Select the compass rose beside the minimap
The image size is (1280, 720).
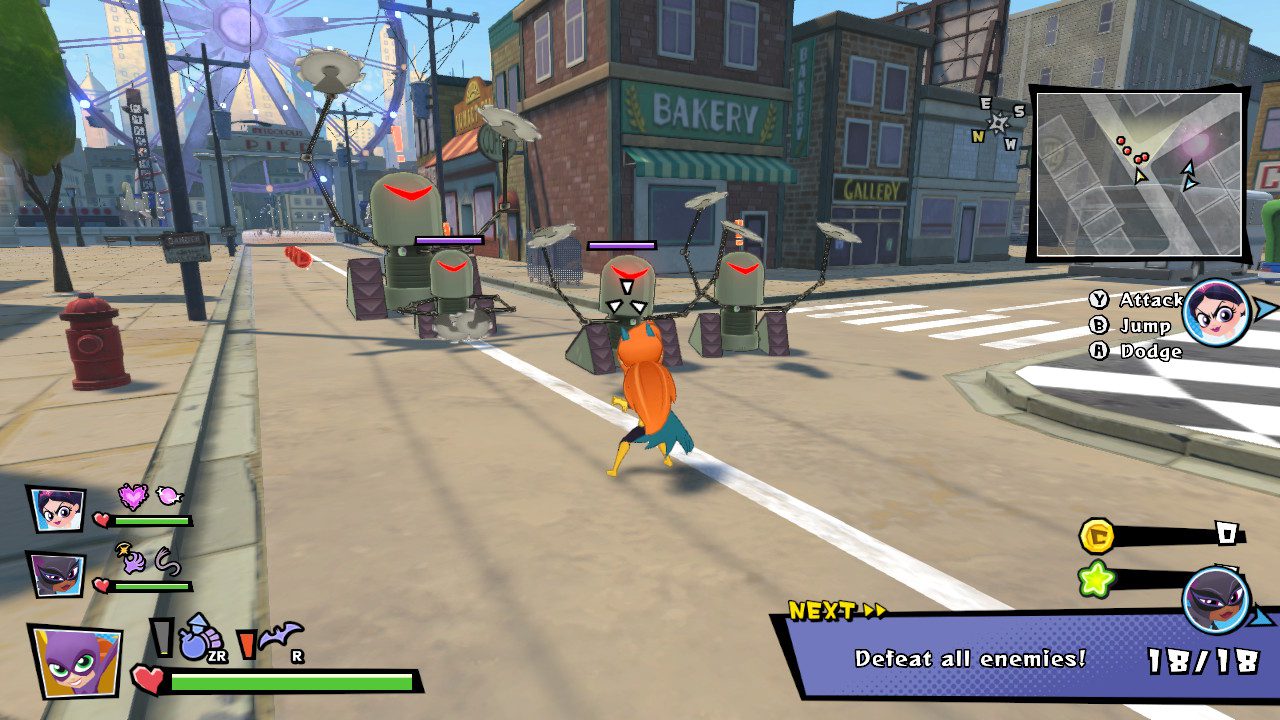[999, 122]
